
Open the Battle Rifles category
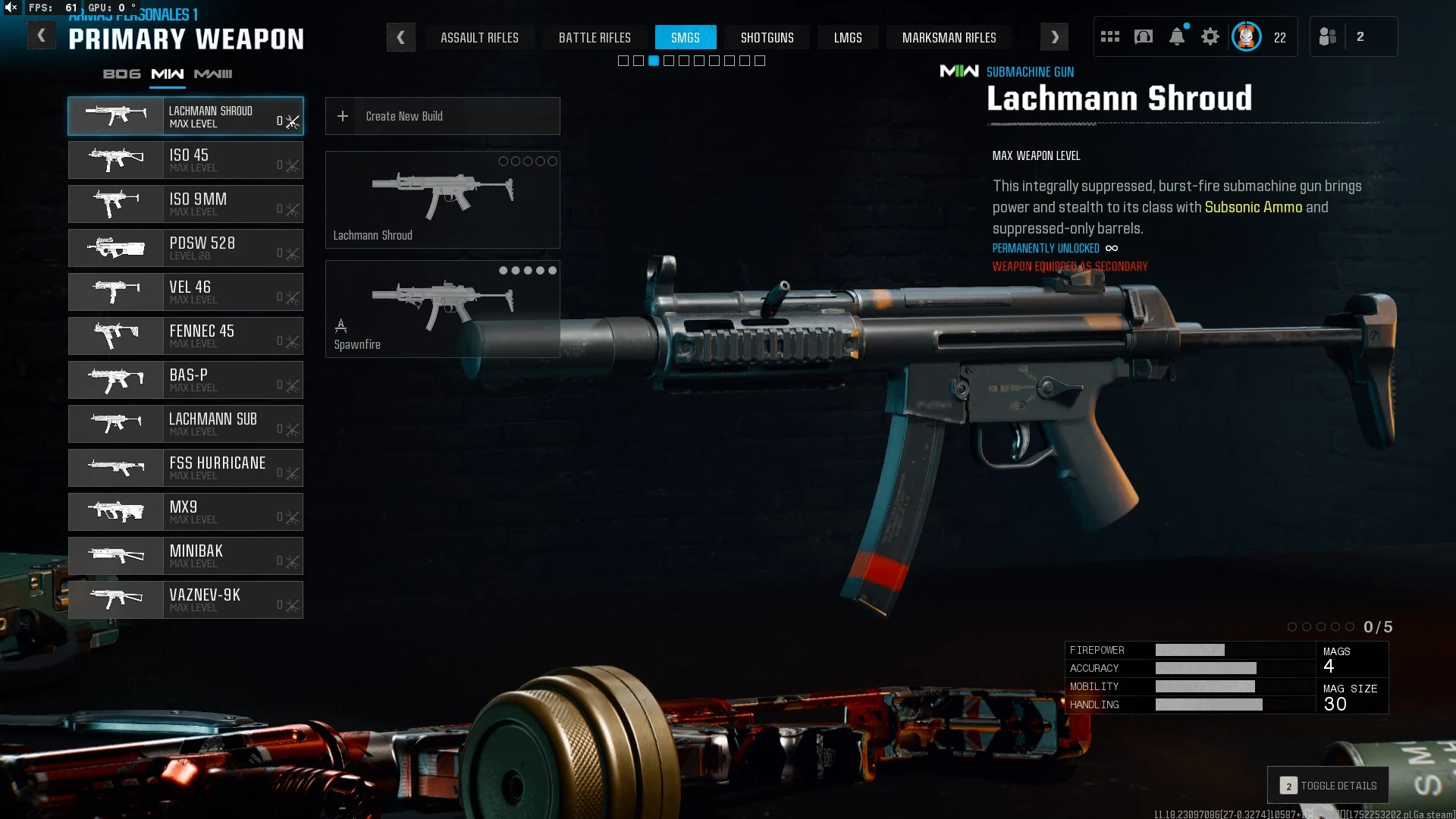[x=595, y=37]
